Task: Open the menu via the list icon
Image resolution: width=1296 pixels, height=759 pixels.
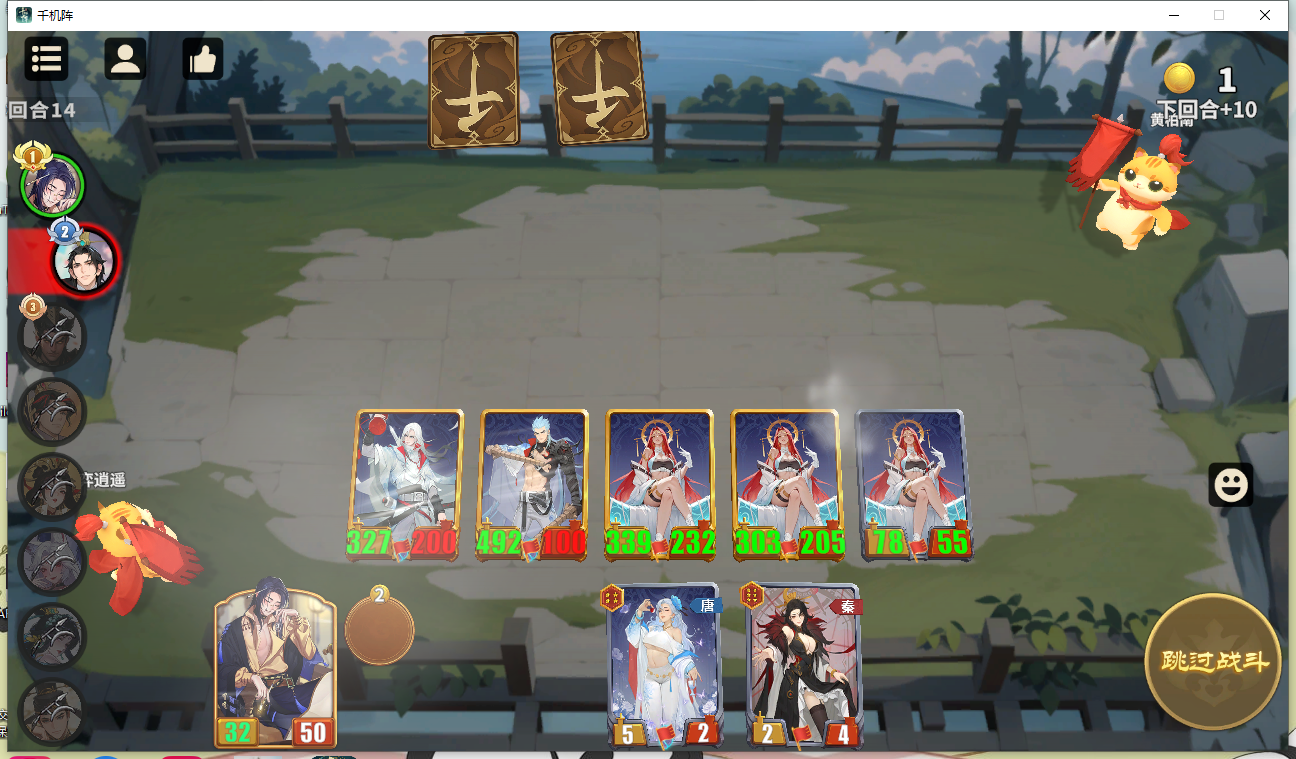Action: 45,59
